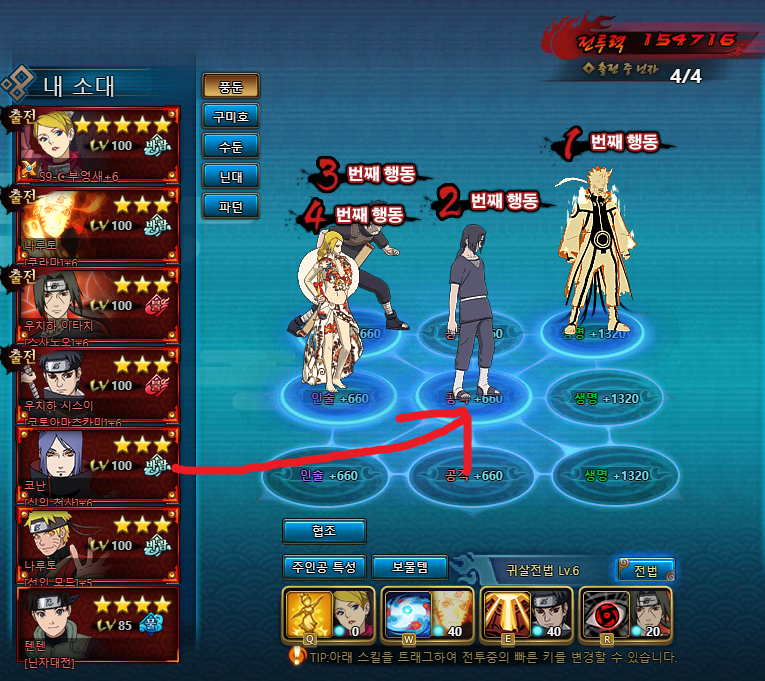Pick the Sage Mode 나루토 card
The image size is (765, 681).
coord(98,543)
